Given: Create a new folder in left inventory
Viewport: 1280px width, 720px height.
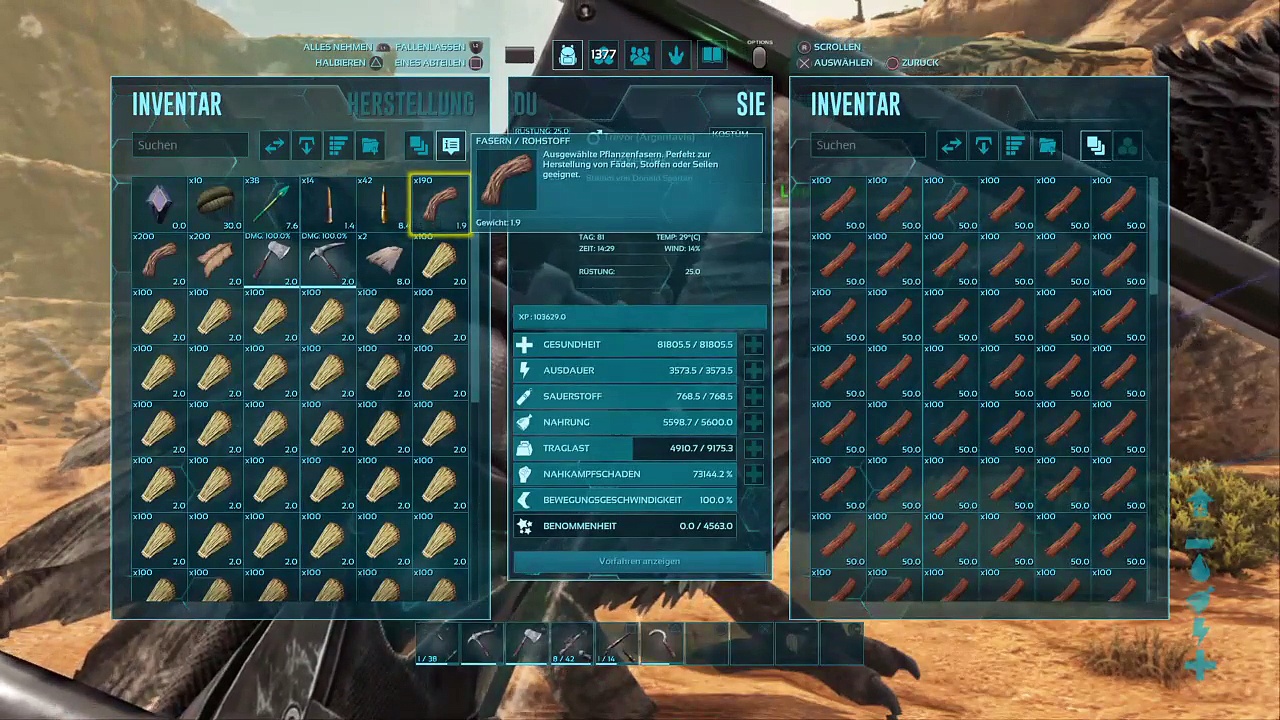Looking at the screenshot, I should (x=370, y=146).
